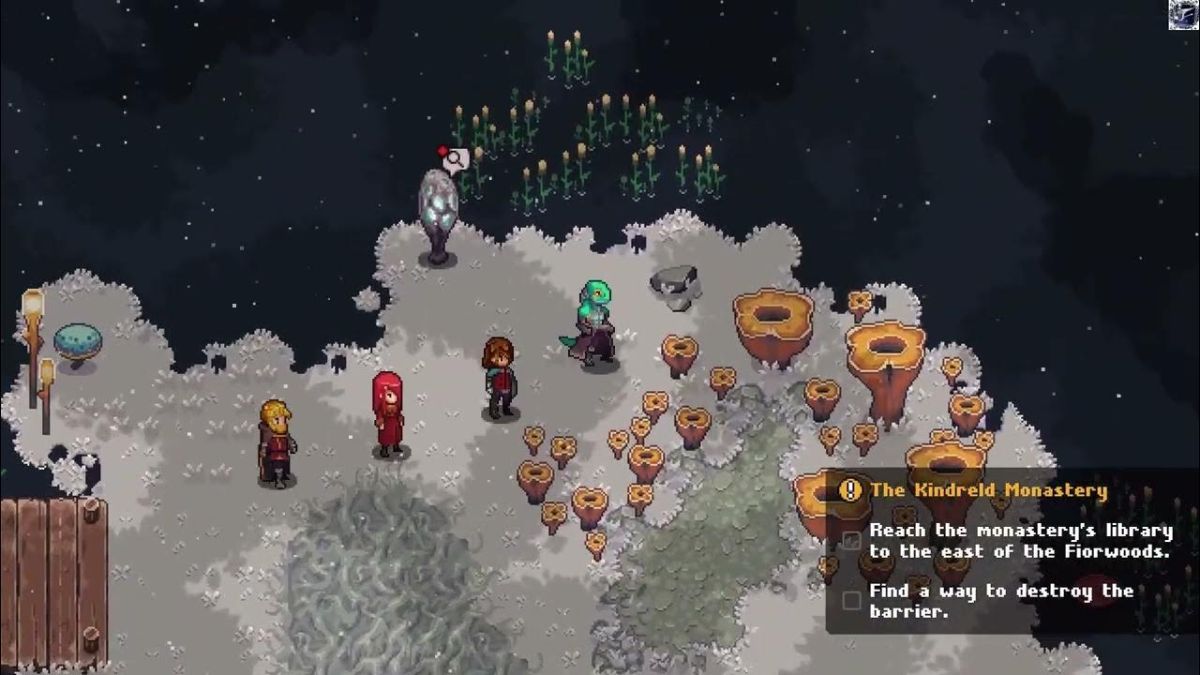Open The Kindreld Monastery quest tracker
Screen dimensions: 1200x675
click(988, 491)
